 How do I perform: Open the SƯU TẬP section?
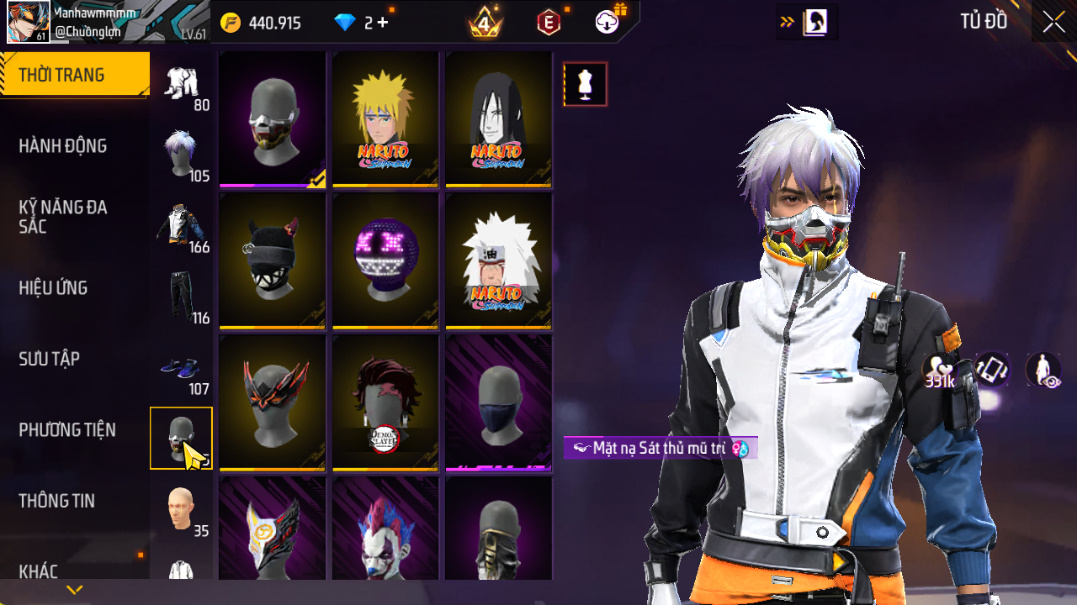pos(49,359)
